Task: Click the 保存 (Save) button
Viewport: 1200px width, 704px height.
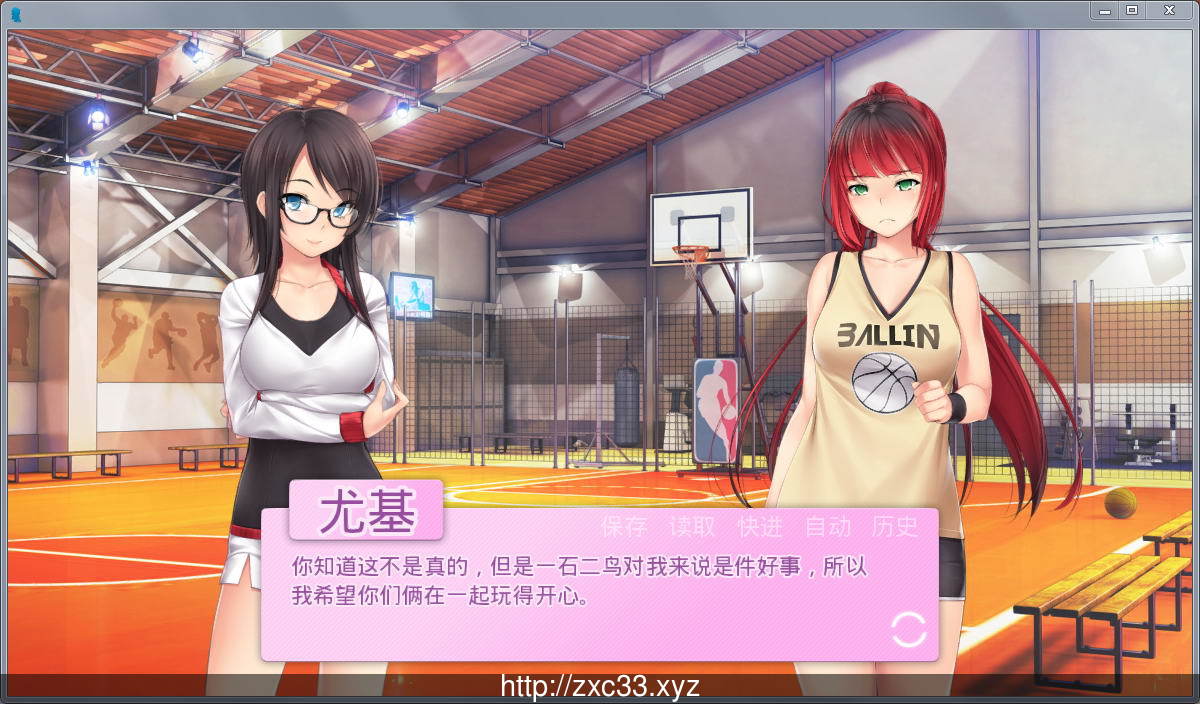Action: point(624,527)
